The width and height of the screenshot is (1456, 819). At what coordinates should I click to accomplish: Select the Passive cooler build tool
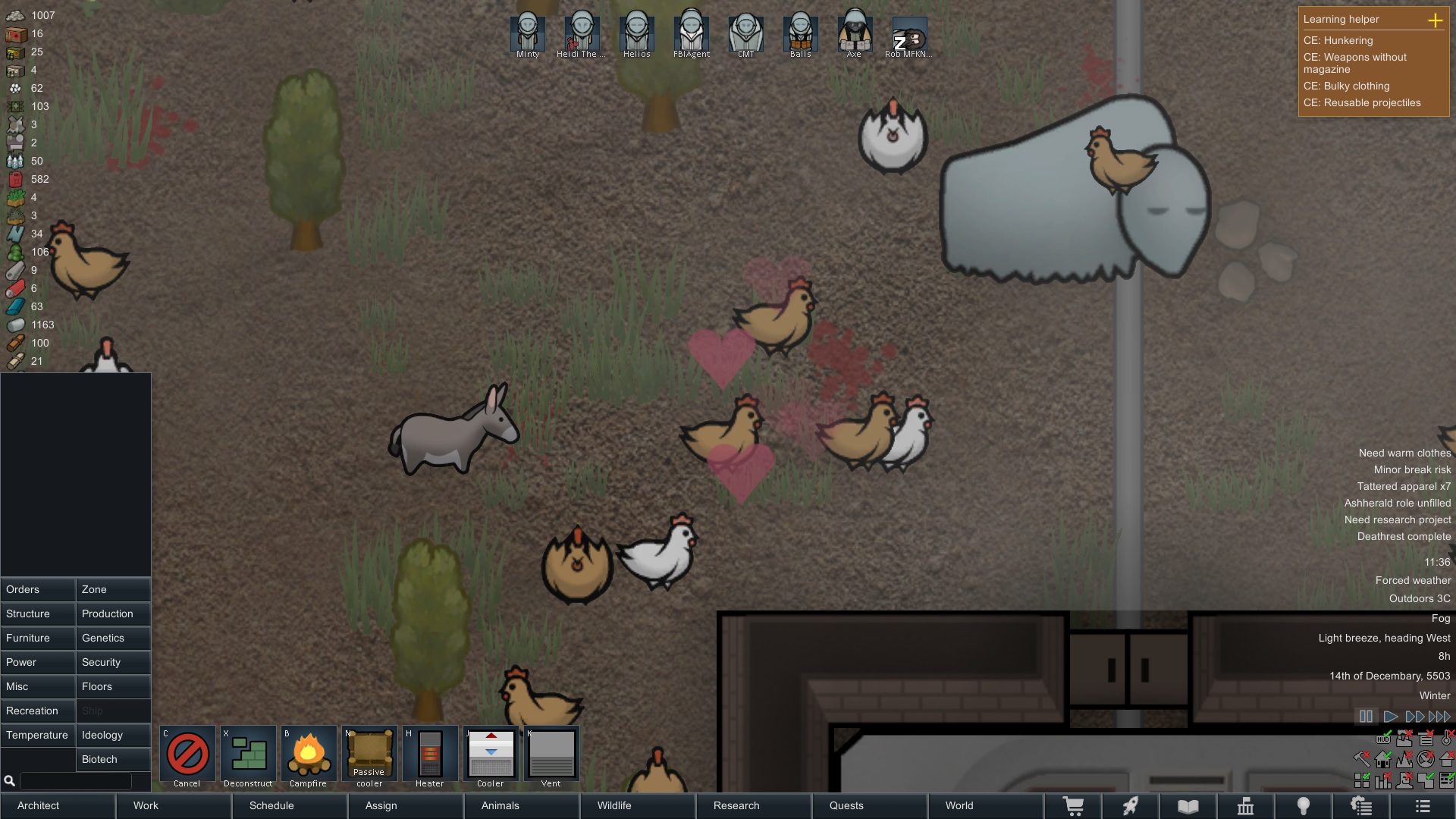tap(369, 755)
